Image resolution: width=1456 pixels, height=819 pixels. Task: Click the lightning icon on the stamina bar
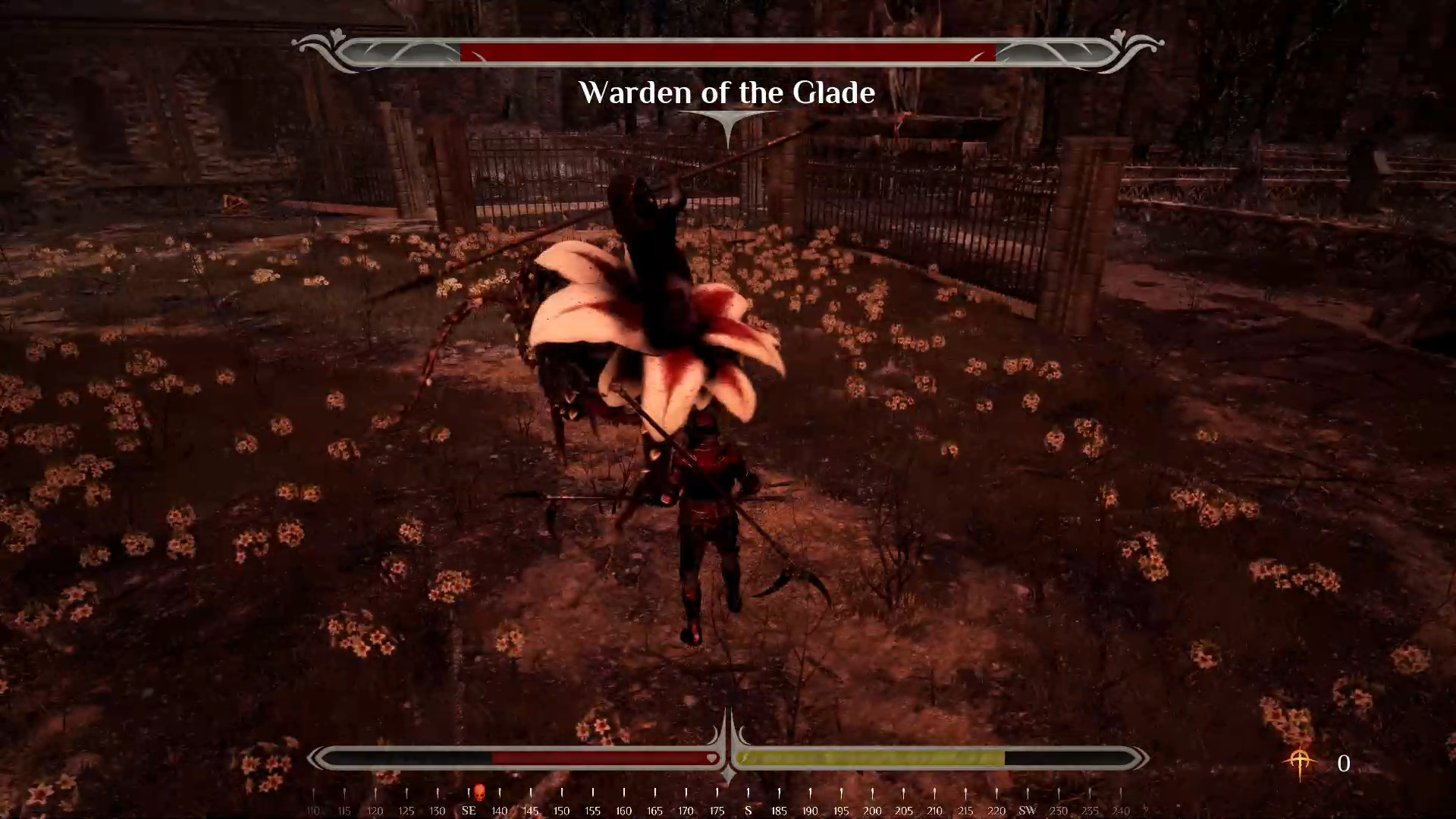(x=745, y=757)
